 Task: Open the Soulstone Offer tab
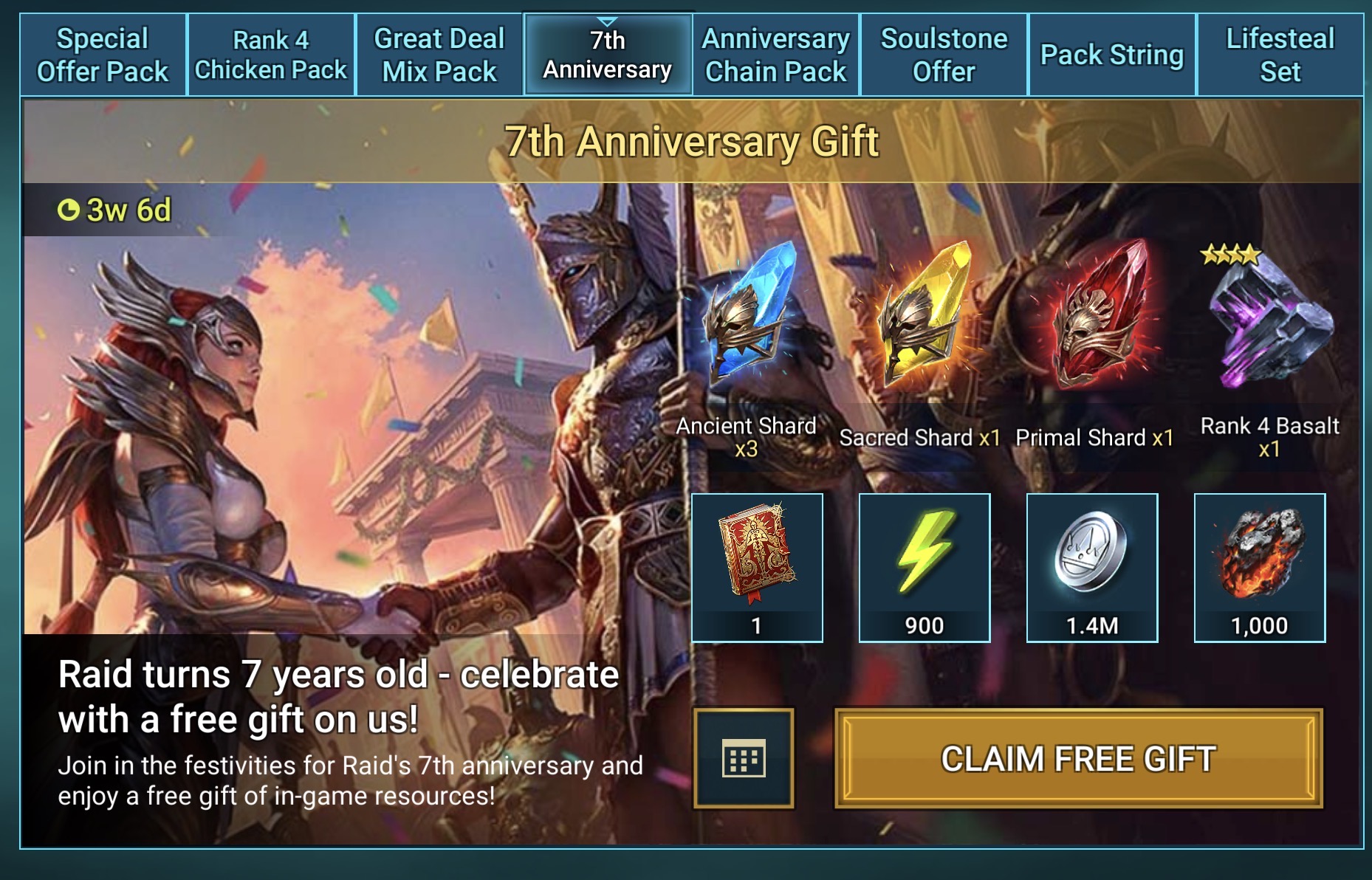click(x=944, y=55)
